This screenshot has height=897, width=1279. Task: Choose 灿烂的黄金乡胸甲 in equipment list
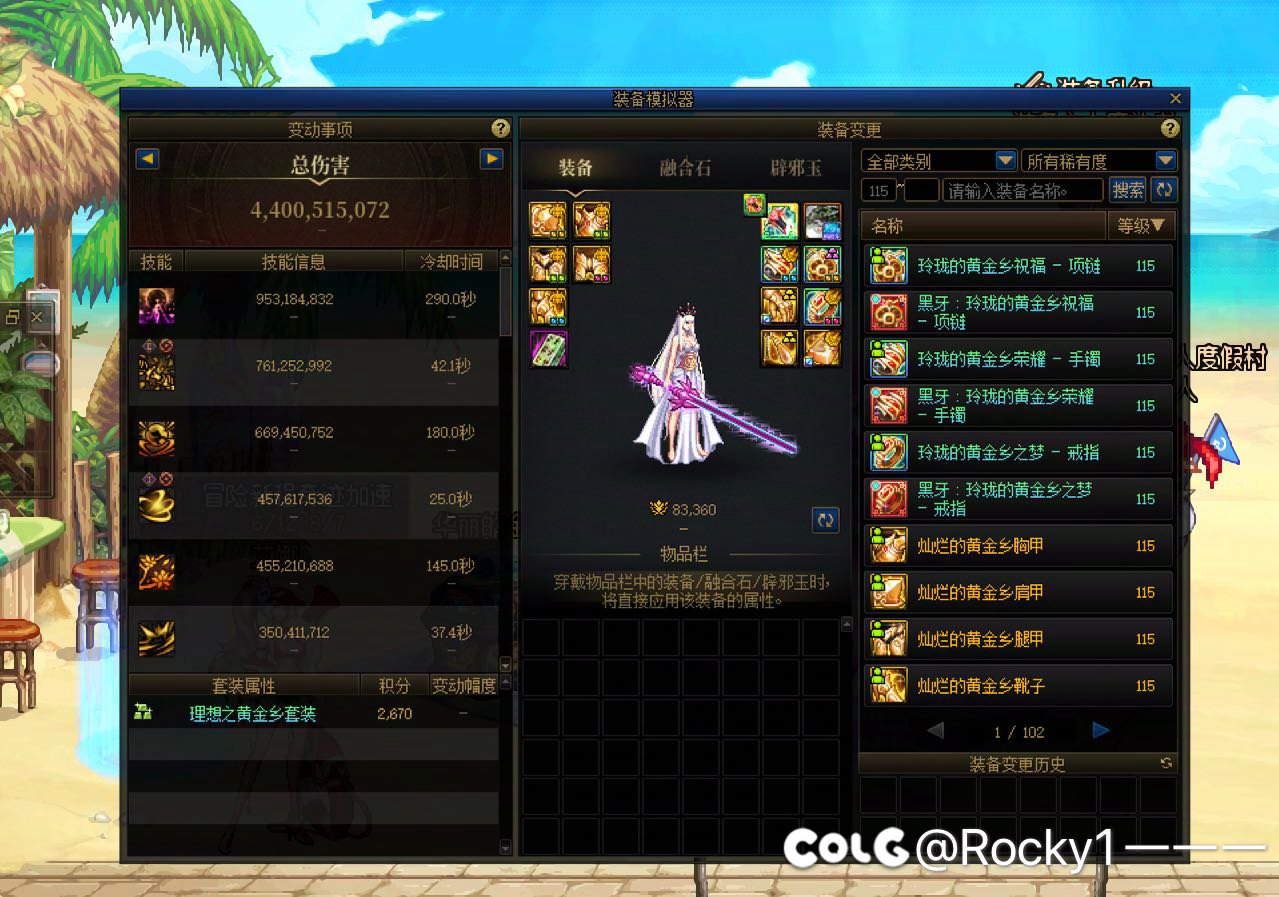1016,546
